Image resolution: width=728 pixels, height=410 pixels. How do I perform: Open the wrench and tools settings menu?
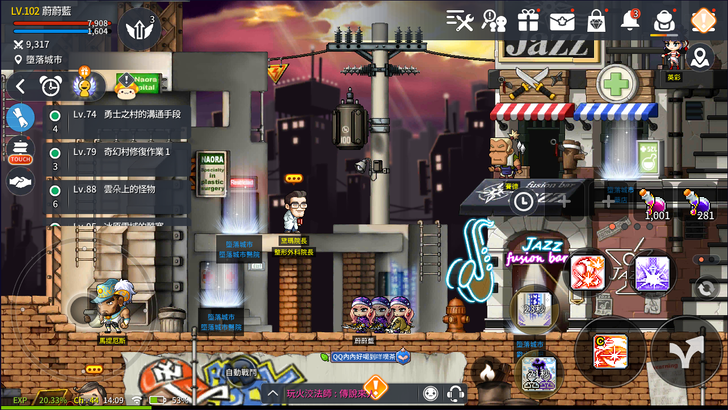(x=461, y=20)
